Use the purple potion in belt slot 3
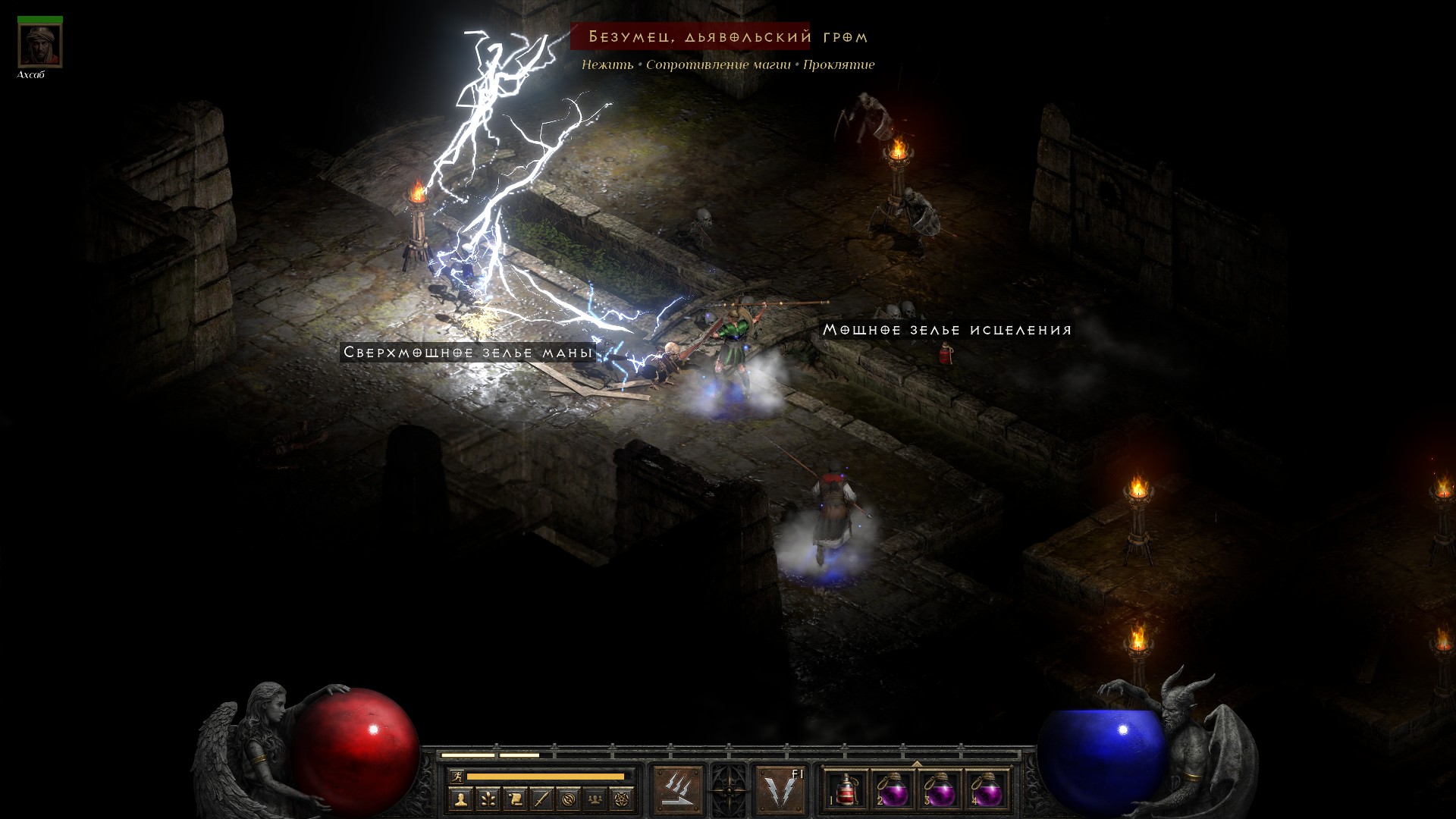Image resolution: width=1456 pixels, height=819 pixels. [x=940, y=789]
